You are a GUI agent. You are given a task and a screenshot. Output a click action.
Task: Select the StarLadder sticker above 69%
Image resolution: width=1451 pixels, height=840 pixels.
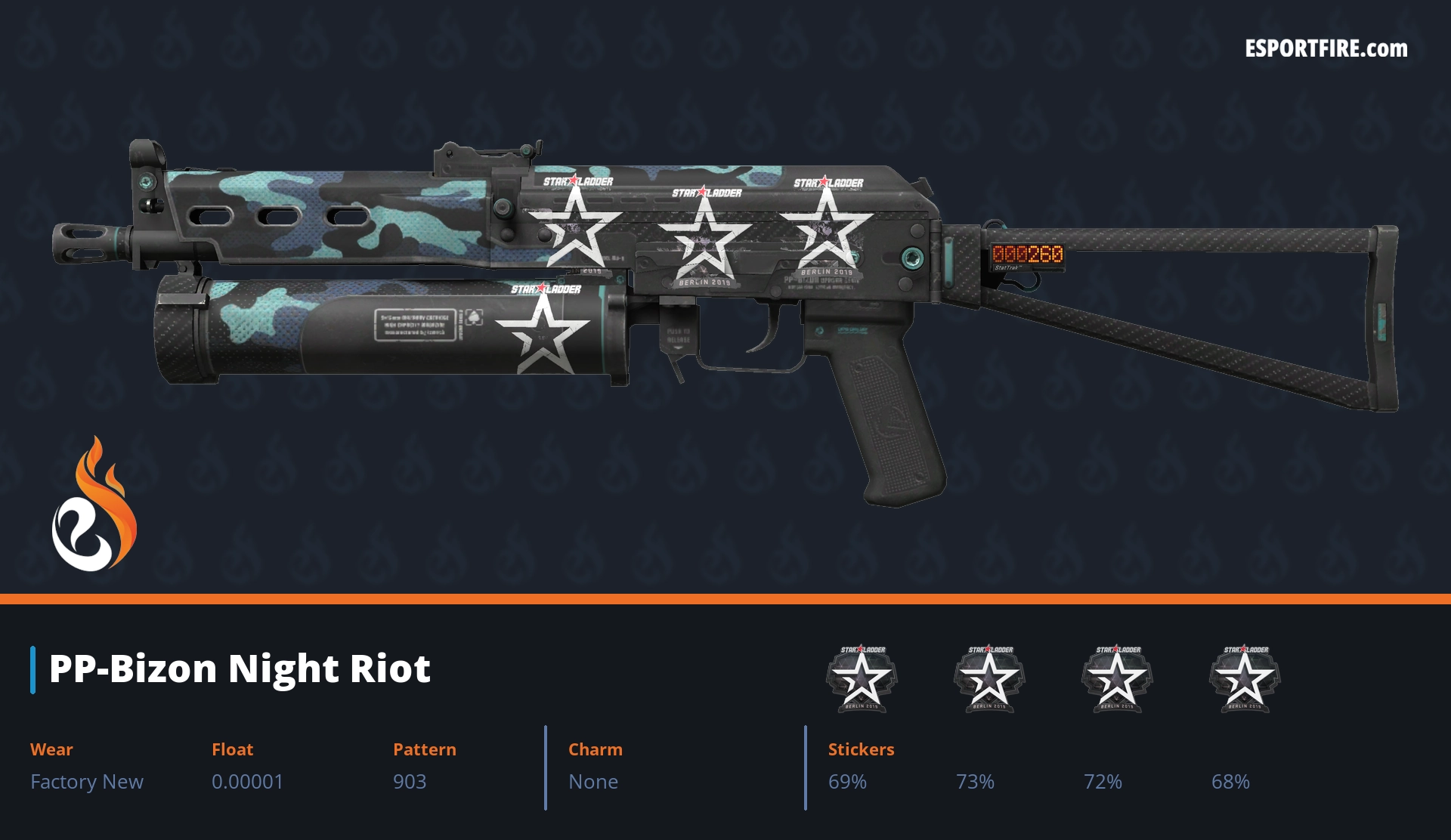coord(862,678)
